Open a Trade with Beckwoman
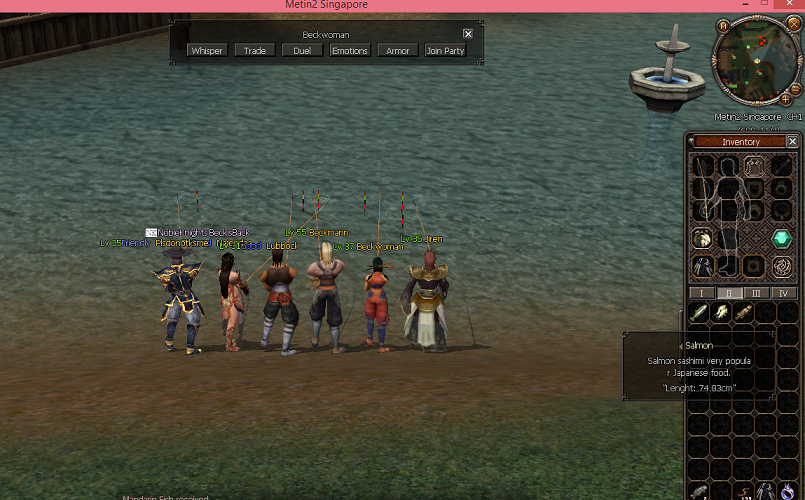The width and height of the screenshot is (805, 500). [x=255, y=50]
